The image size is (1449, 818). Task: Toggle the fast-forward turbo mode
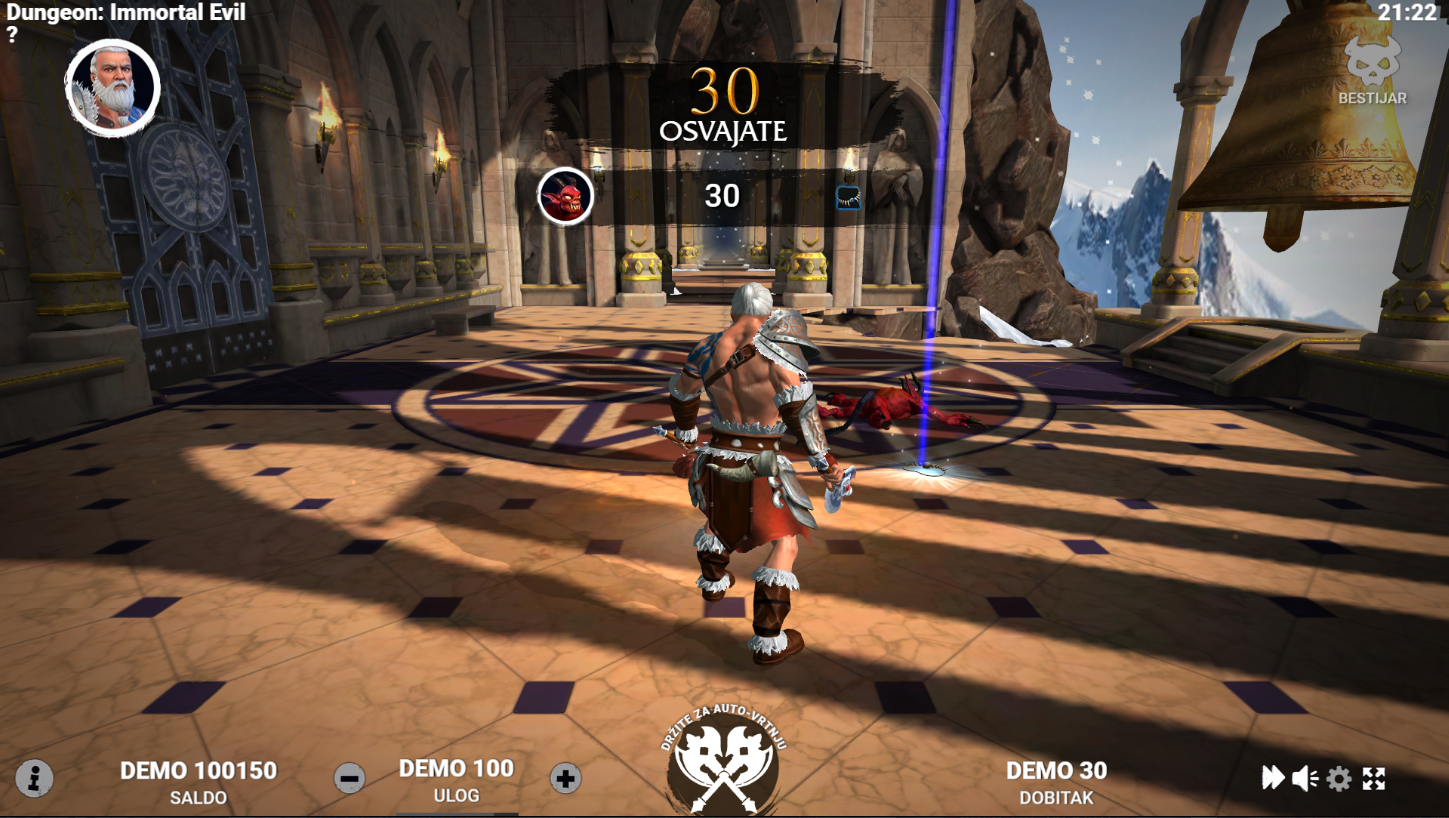[x=1272, y=778]
